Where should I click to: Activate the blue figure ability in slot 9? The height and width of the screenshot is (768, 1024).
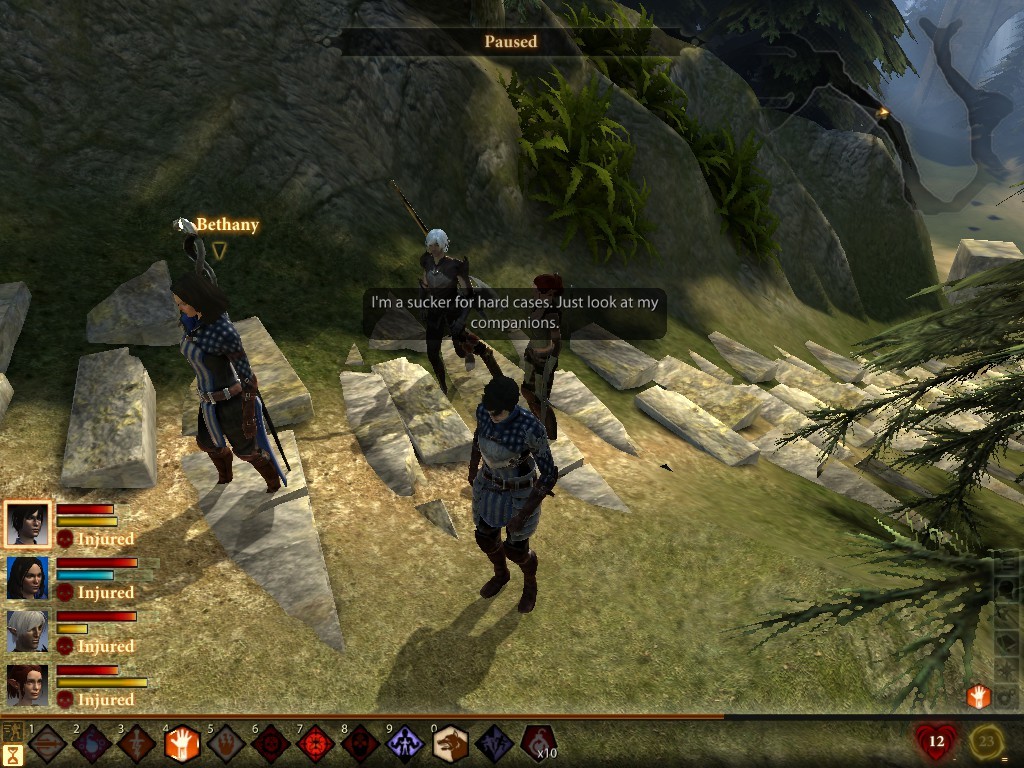click(x=404, y=744)
